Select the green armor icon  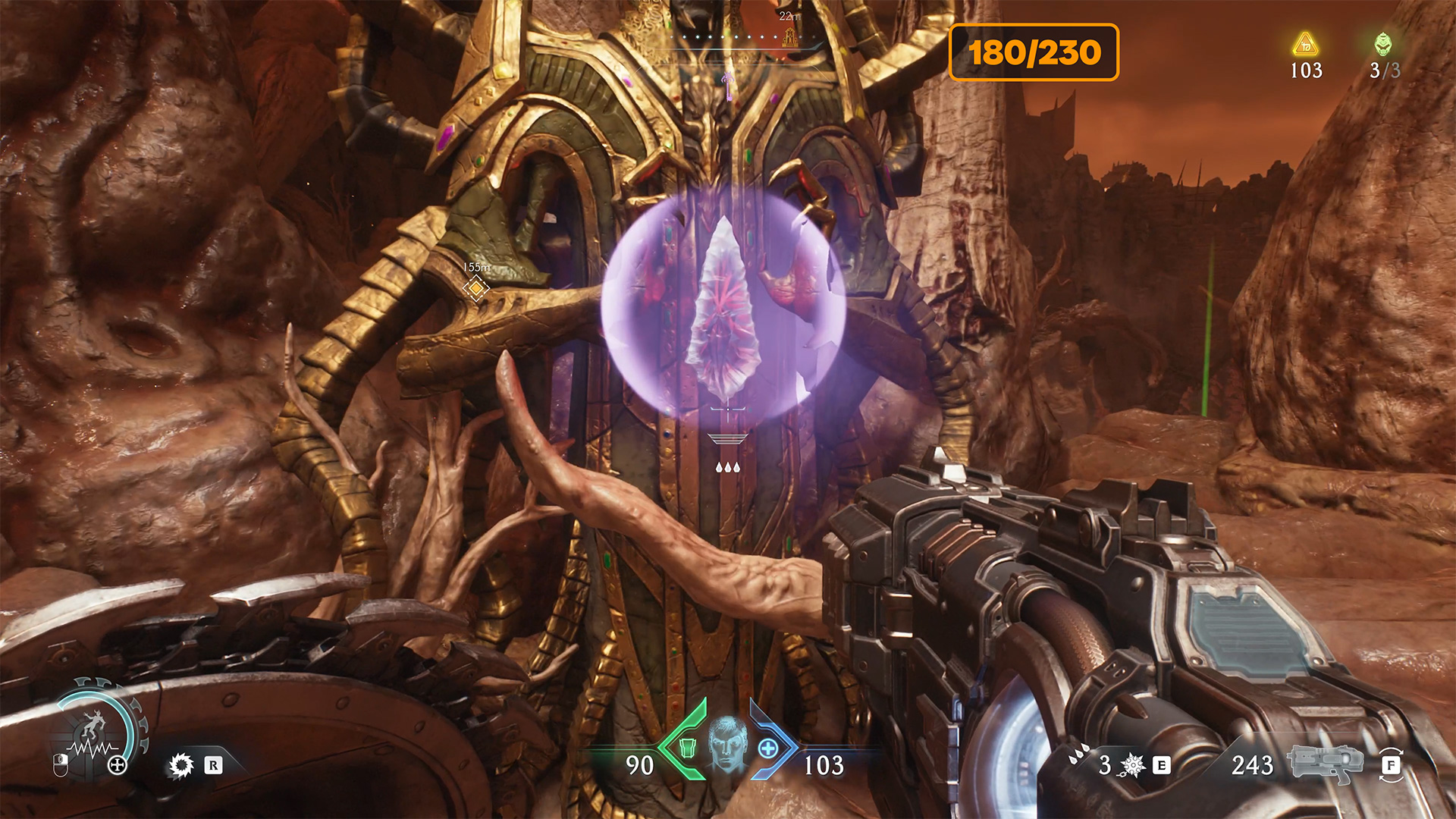point(687,748)
